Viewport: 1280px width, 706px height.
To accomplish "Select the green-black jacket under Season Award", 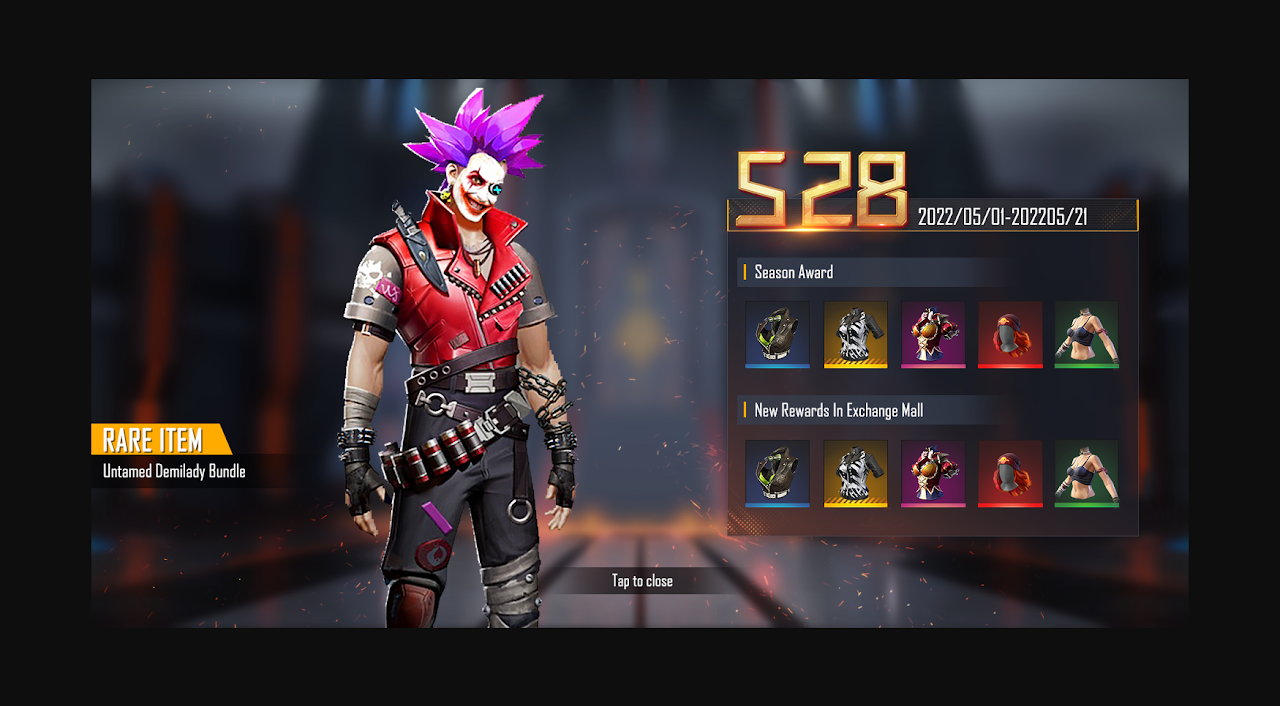I will [x=777, y=334].
